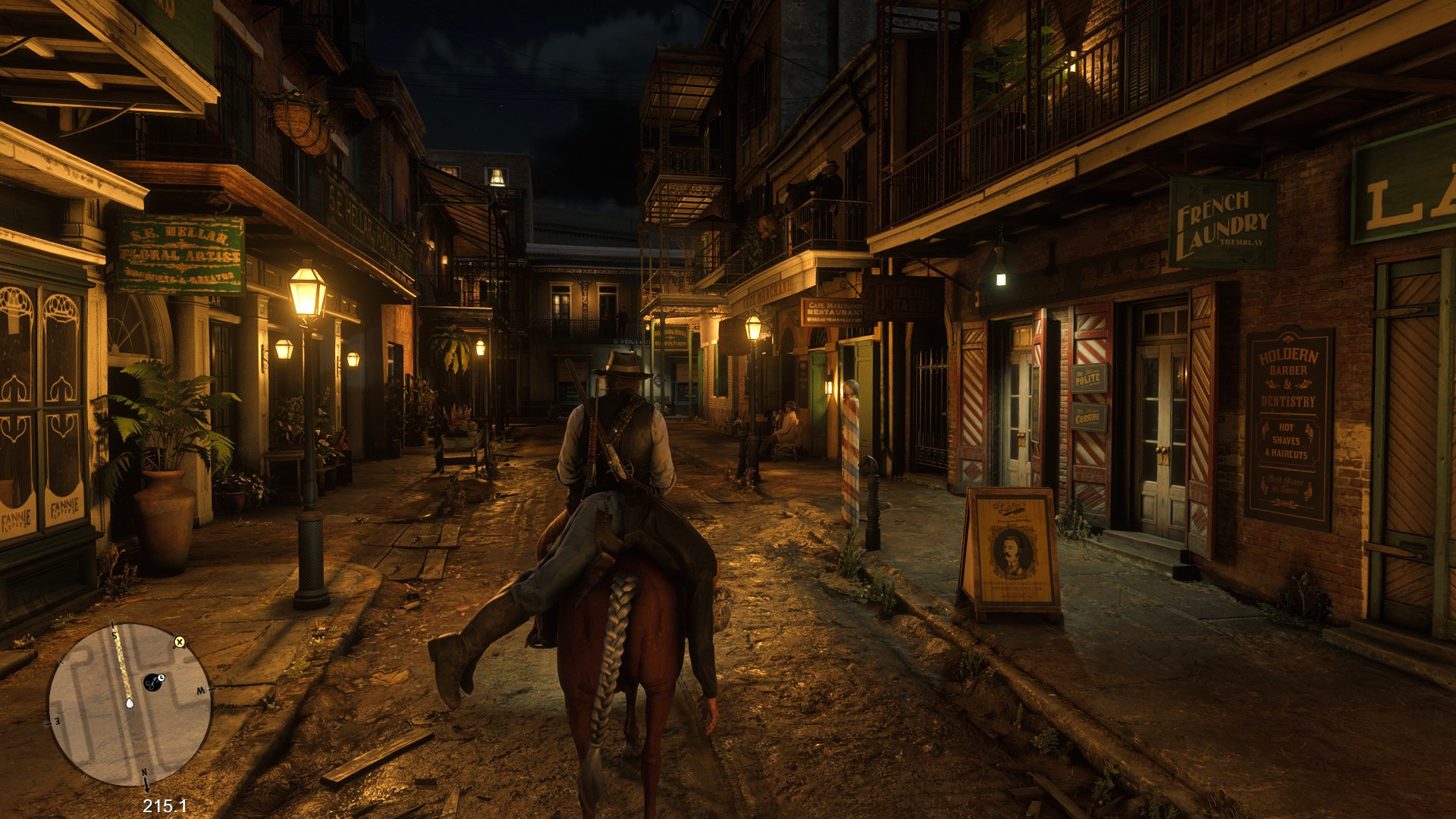
Task: Click the yellow X marker on minimap edge
Action: pos(180,642)
